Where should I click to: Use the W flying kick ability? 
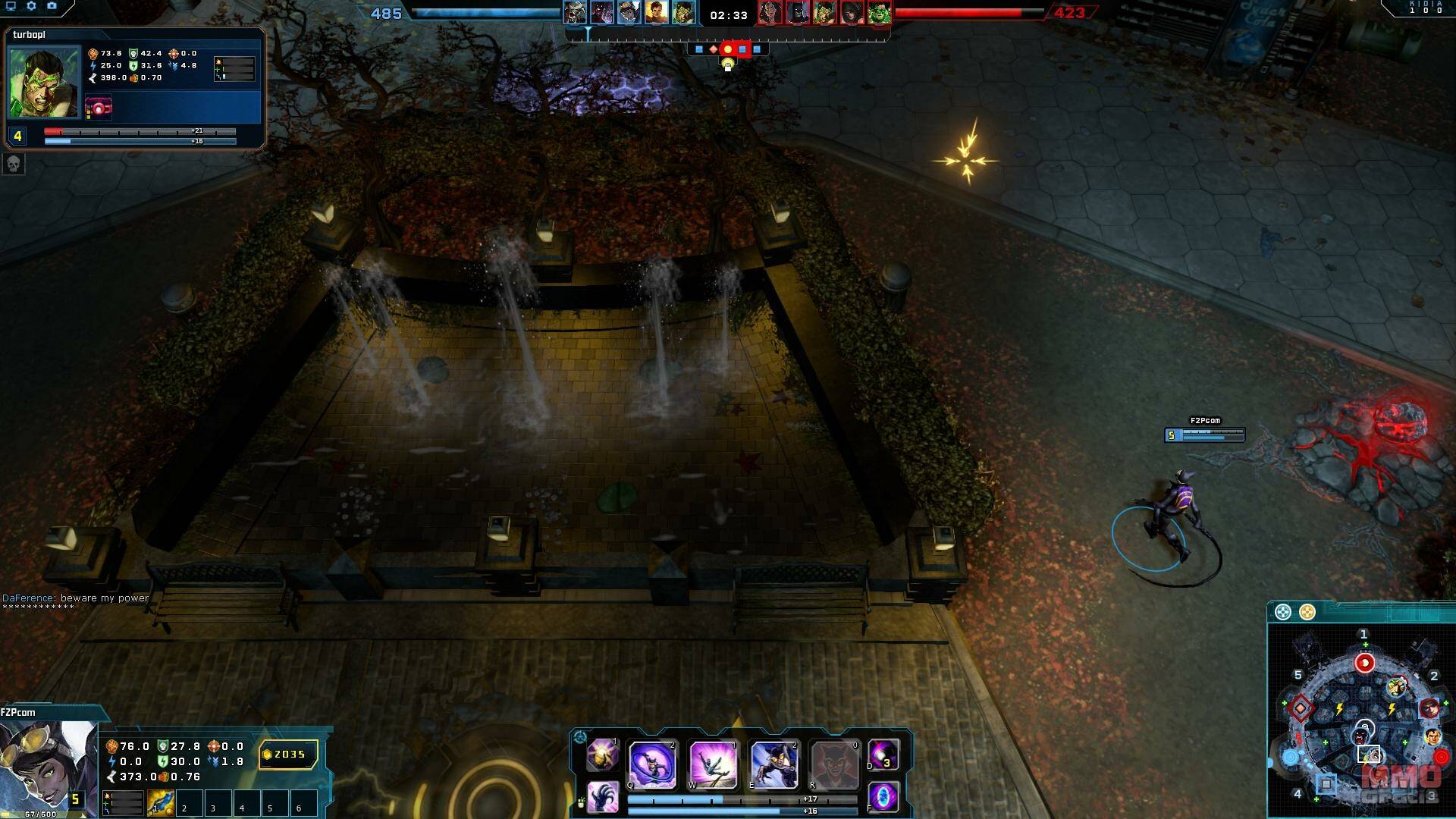[712, 764]
